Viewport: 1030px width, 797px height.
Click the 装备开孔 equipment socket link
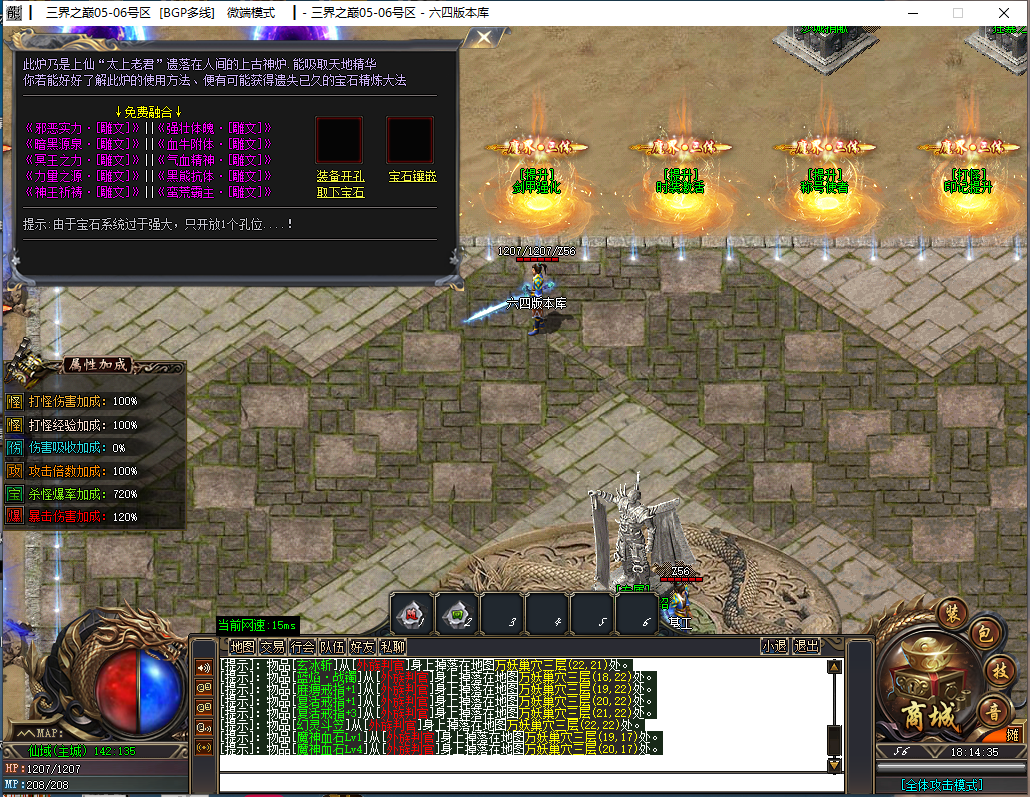coord(340,176)
